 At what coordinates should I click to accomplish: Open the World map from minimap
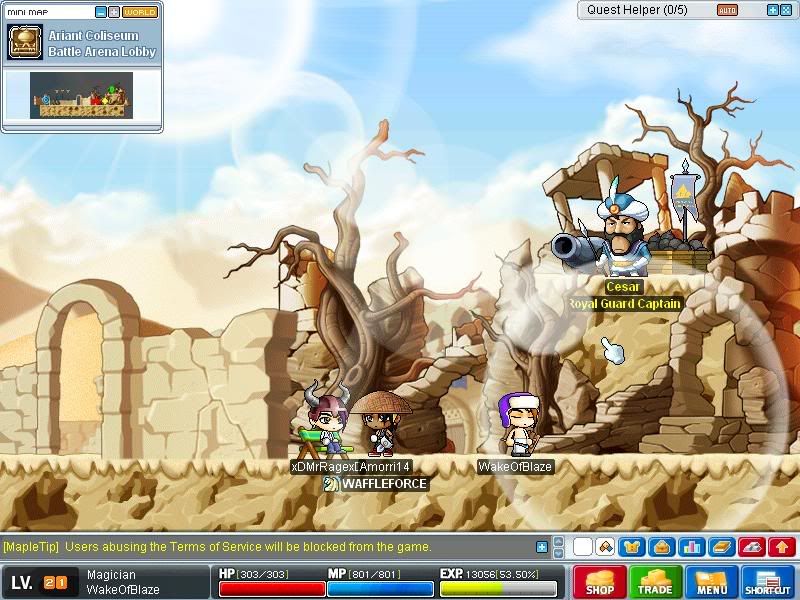[x=140, y=12]
